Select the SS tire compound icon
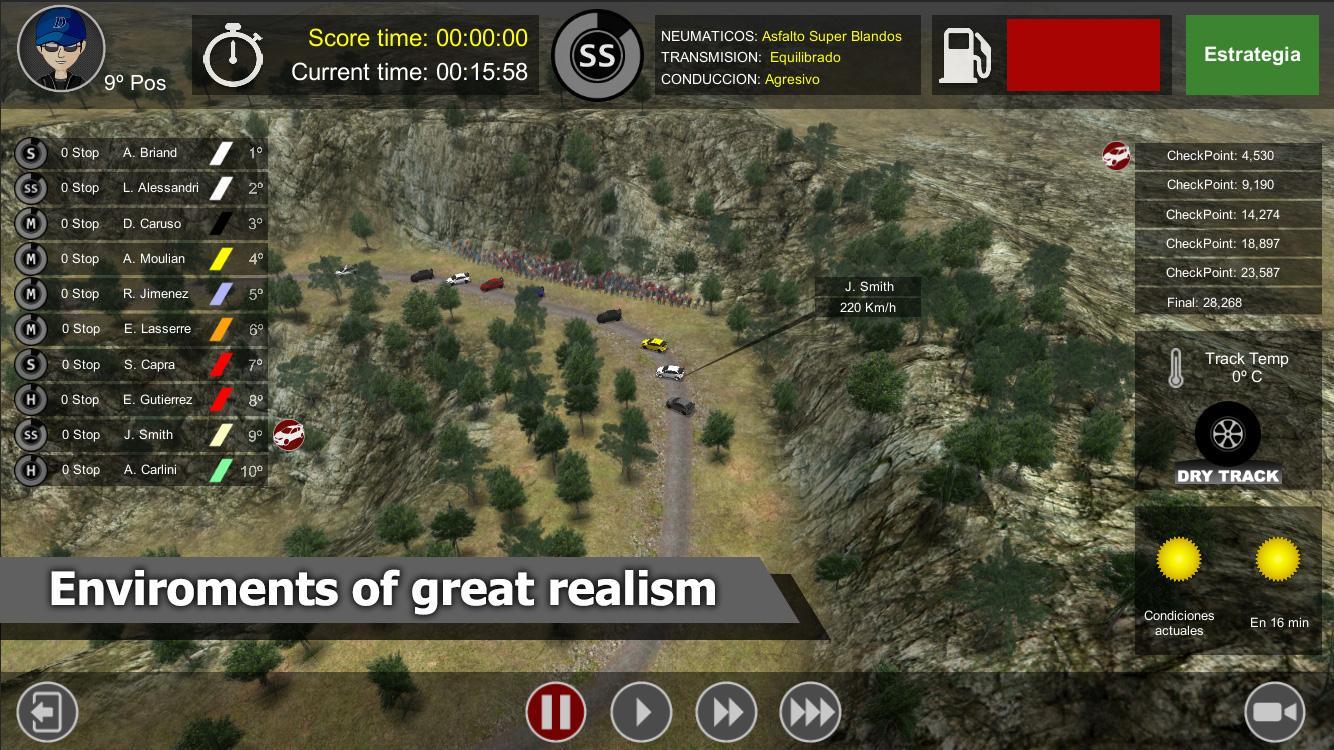Image resolution: width=1334 pixels, height=750 pixels. [x=597, y=55]
